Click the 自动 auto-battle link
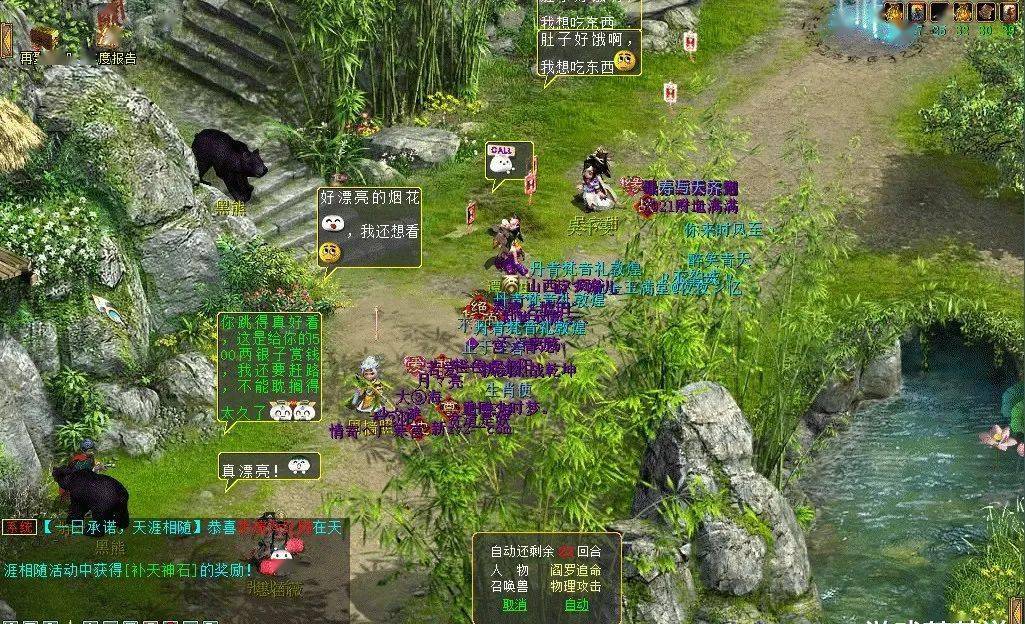This screenshot has width=1025, height=624. tap(577, 604)
